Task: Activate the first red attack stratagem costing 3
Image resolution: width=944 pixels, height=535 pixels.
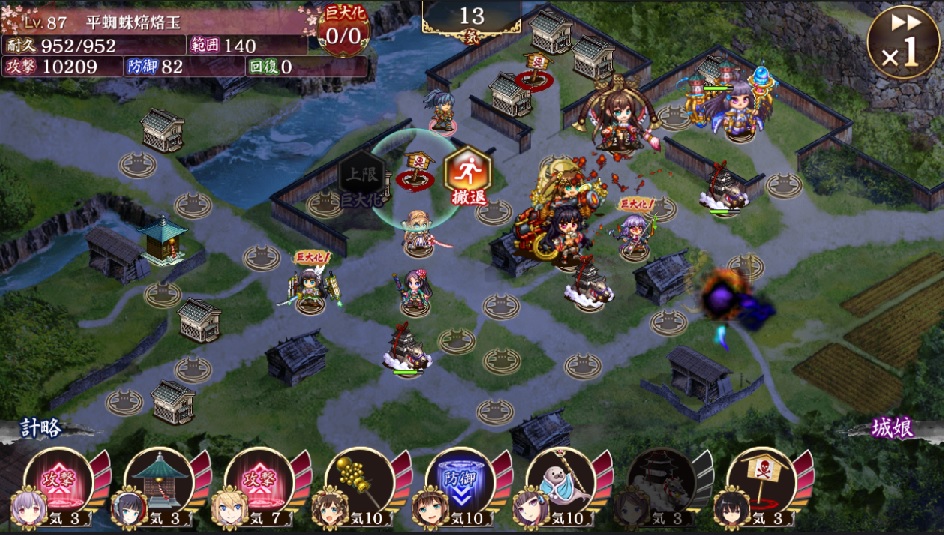Action: 58,479
